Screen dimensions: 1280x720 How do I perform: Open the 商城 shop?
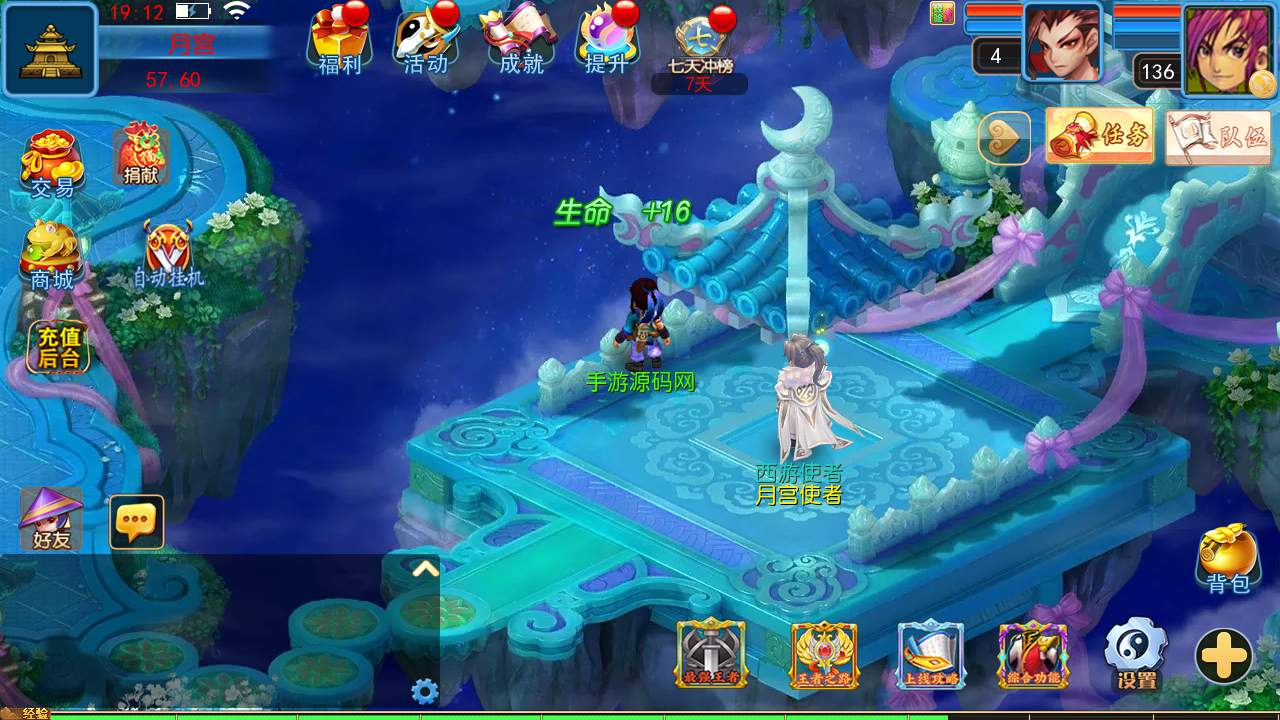coord(52,255)
